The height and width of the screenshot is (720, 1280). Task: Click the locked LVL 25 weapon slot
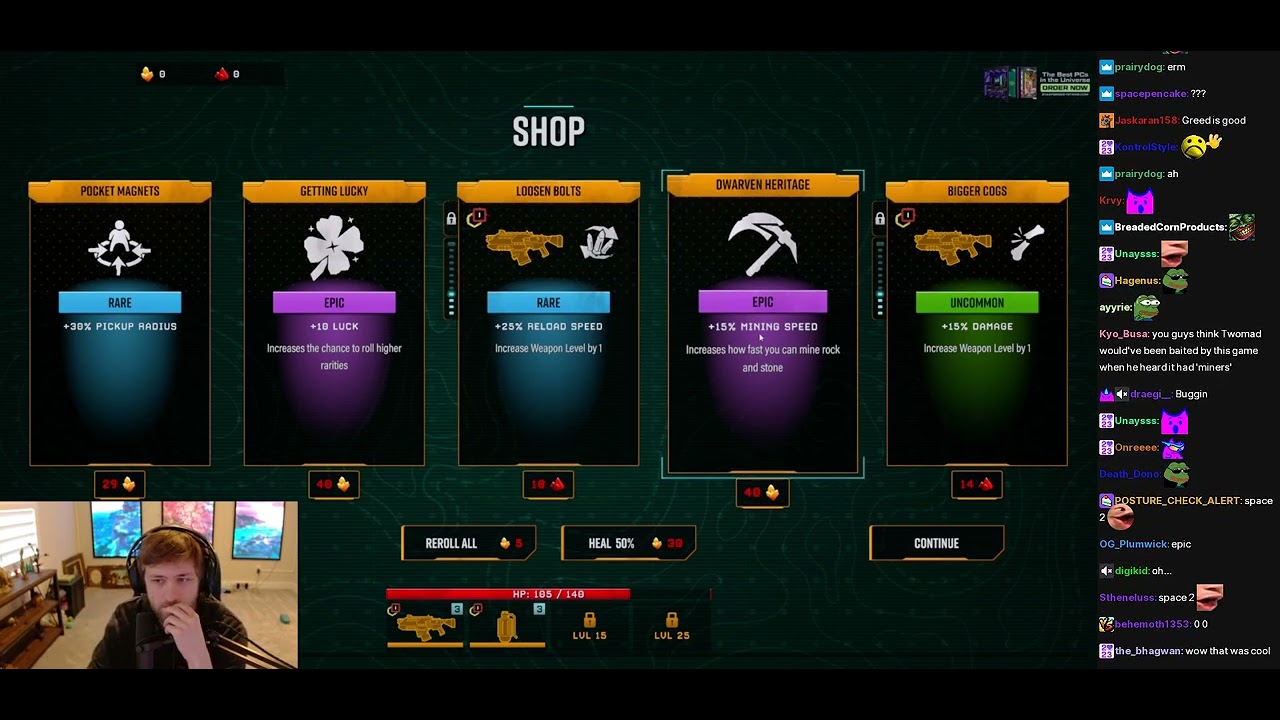[x=671, y=627]
